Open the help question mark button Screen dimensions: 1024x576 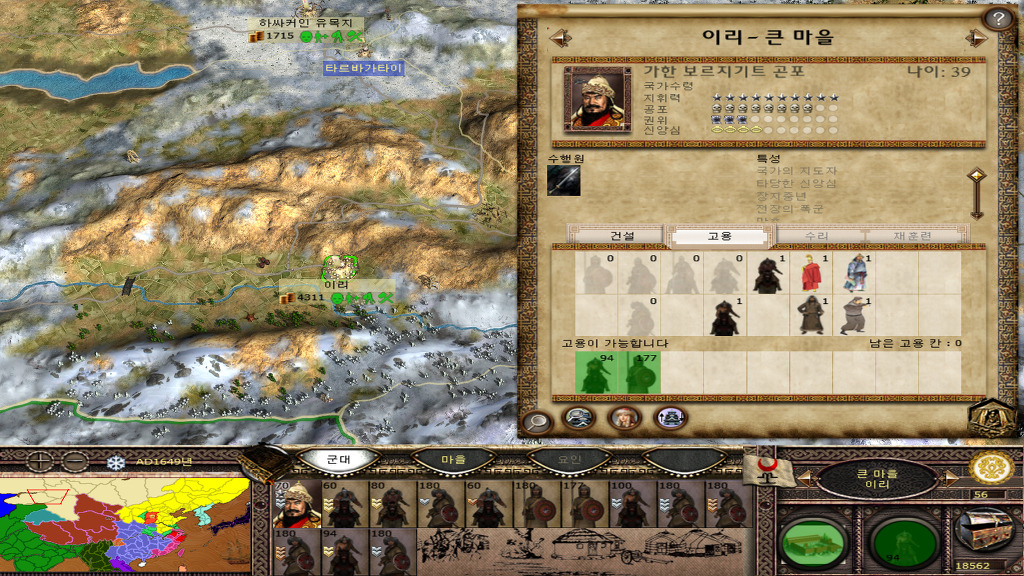tap(998, 18)
